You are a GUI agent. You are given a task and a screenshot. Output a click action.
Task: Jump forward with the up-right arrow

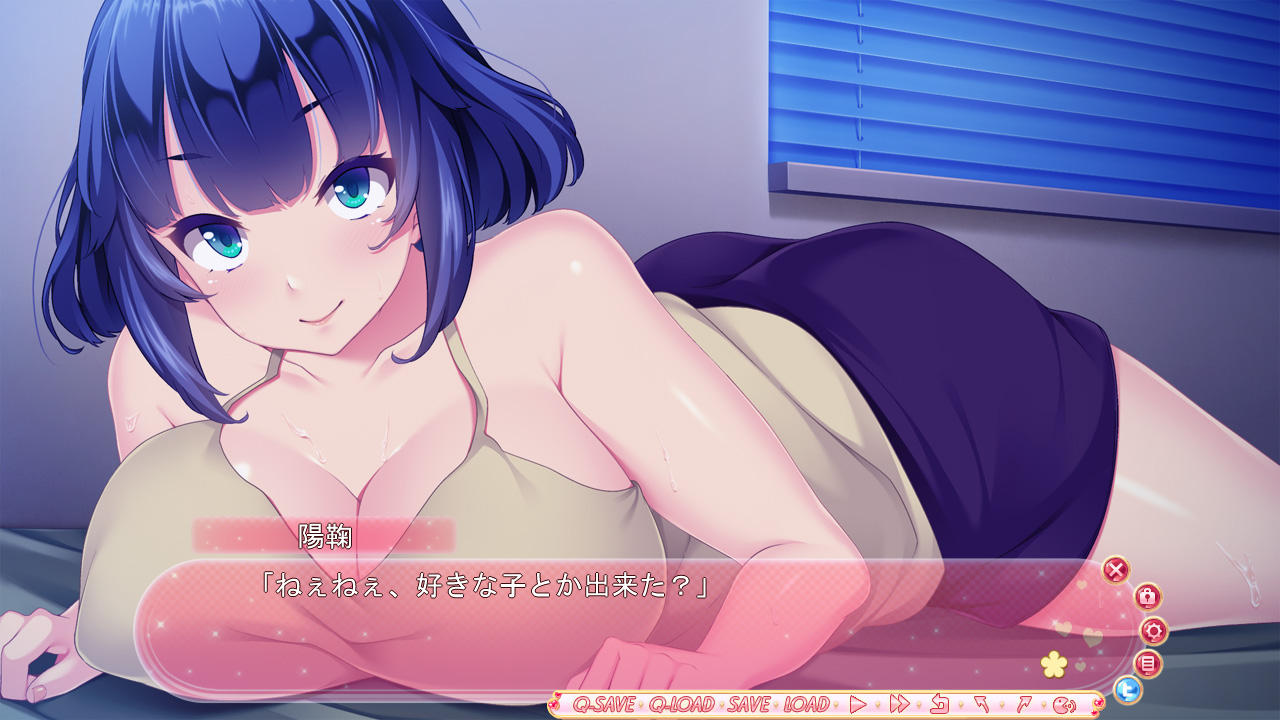click(x=1023, y=704)
